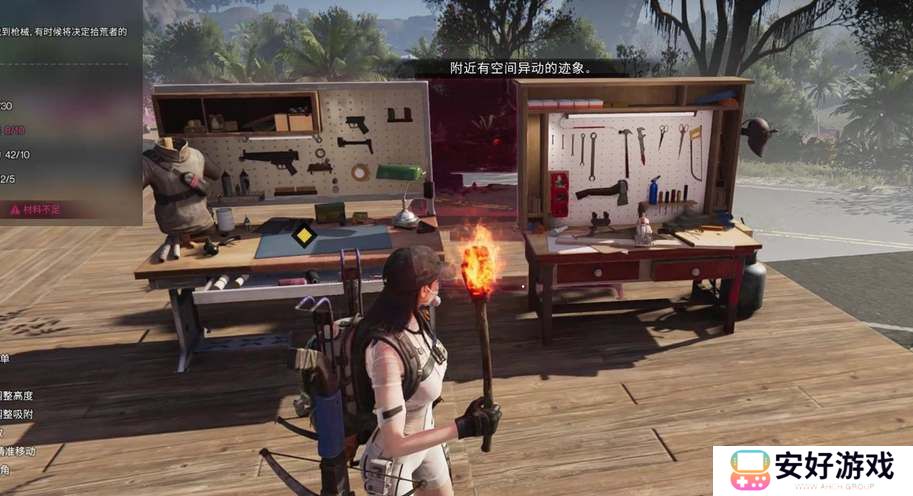The height and width of the screenshot is (496, 913).
Task: Select the yellow diamond marker on the workbench
Action: [304, 237]
